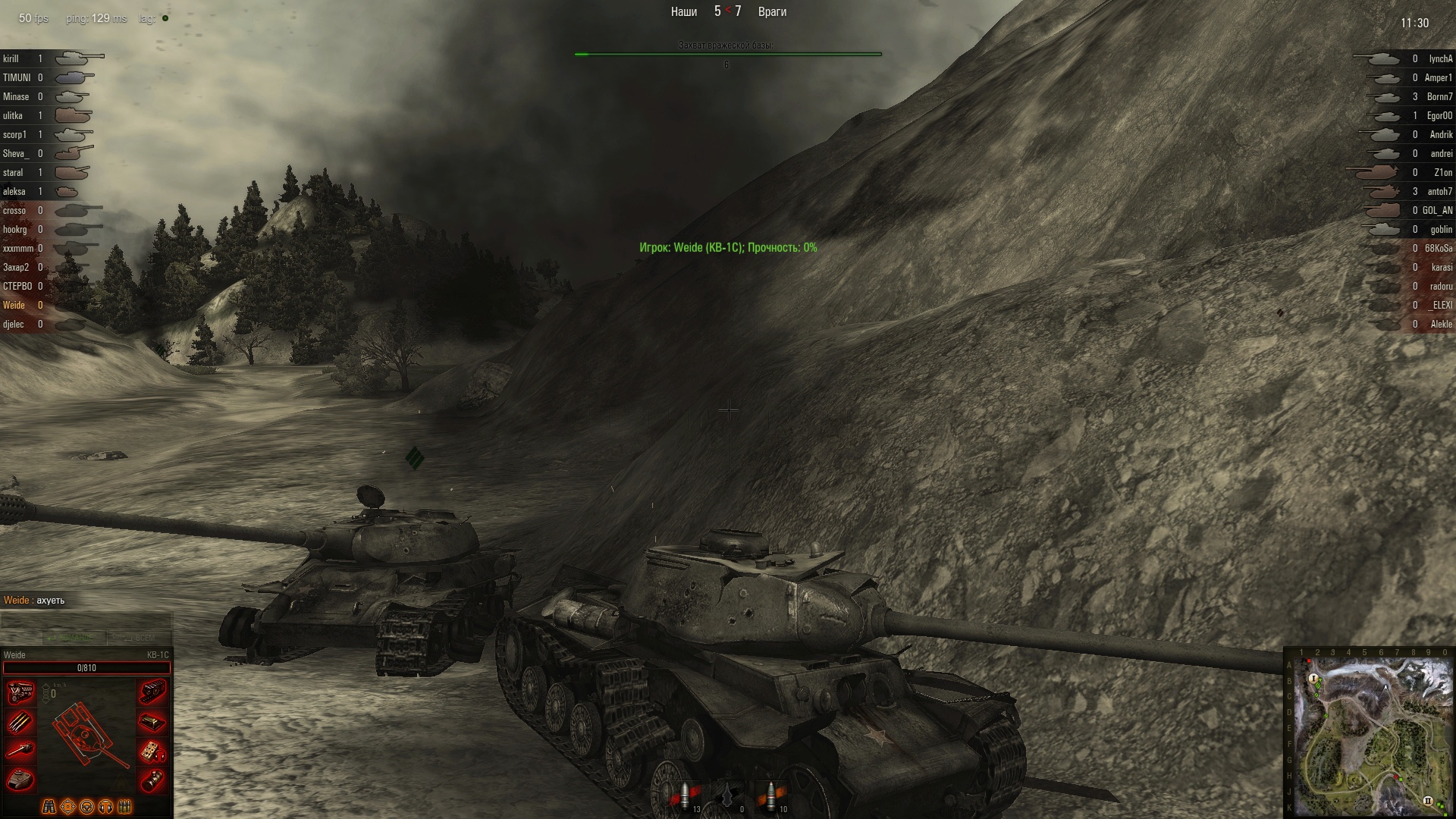The image size is (1456, 819).
Task: Click base I marker on minimap
Action: (1313, 679)
